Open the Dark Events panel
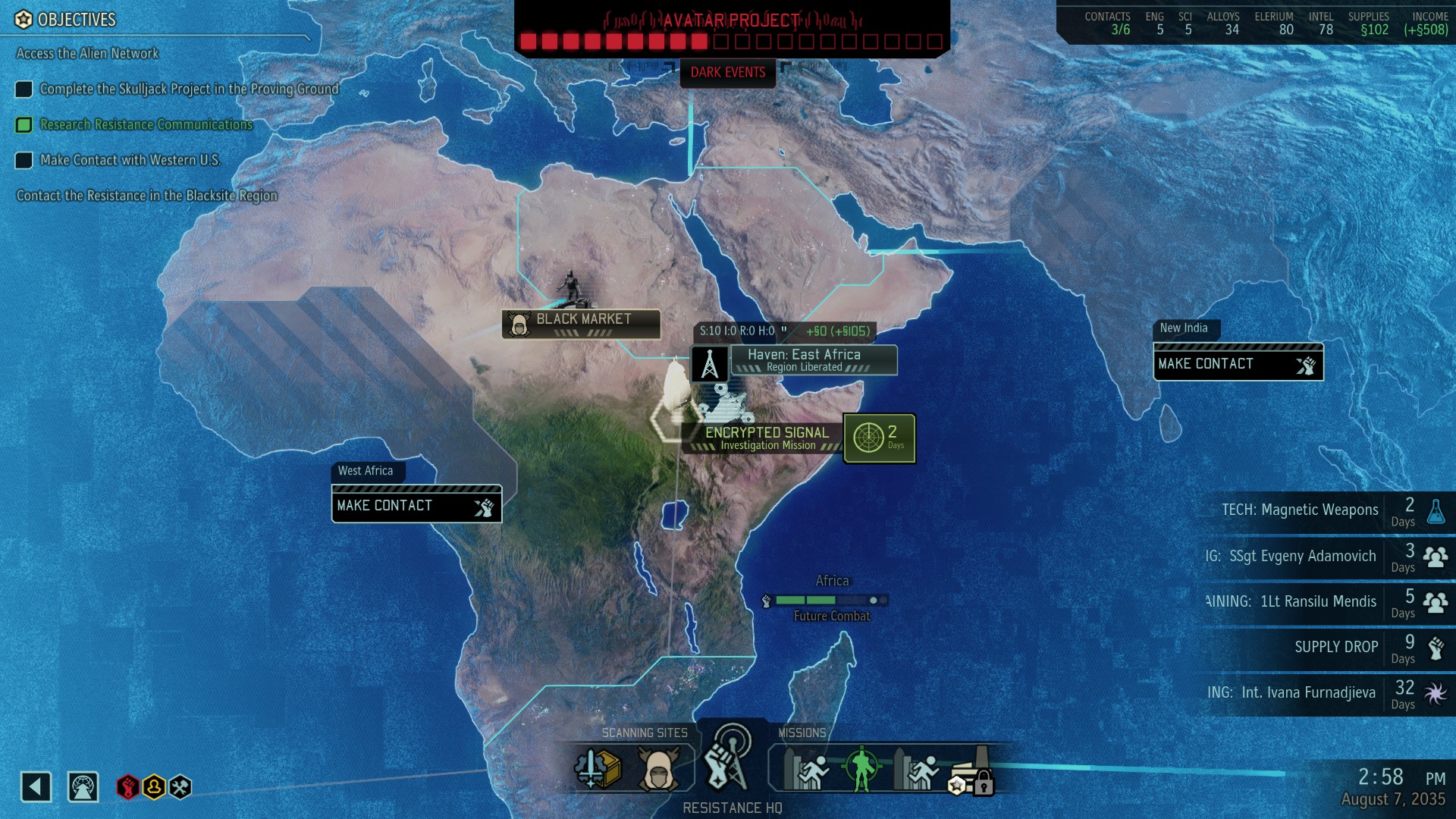Viewport: 1456px width, 819px height. 727,73
